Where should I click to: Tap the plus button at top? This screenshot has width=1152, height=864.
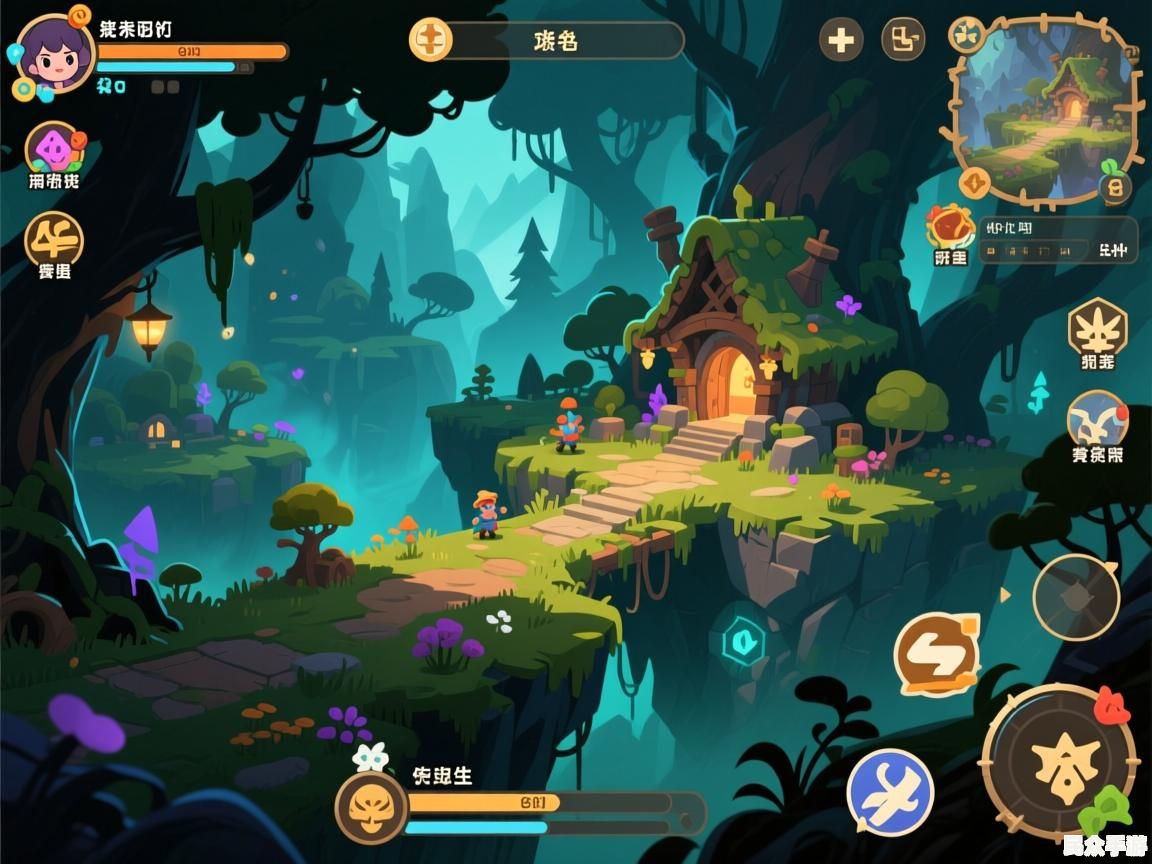(841, 41)
